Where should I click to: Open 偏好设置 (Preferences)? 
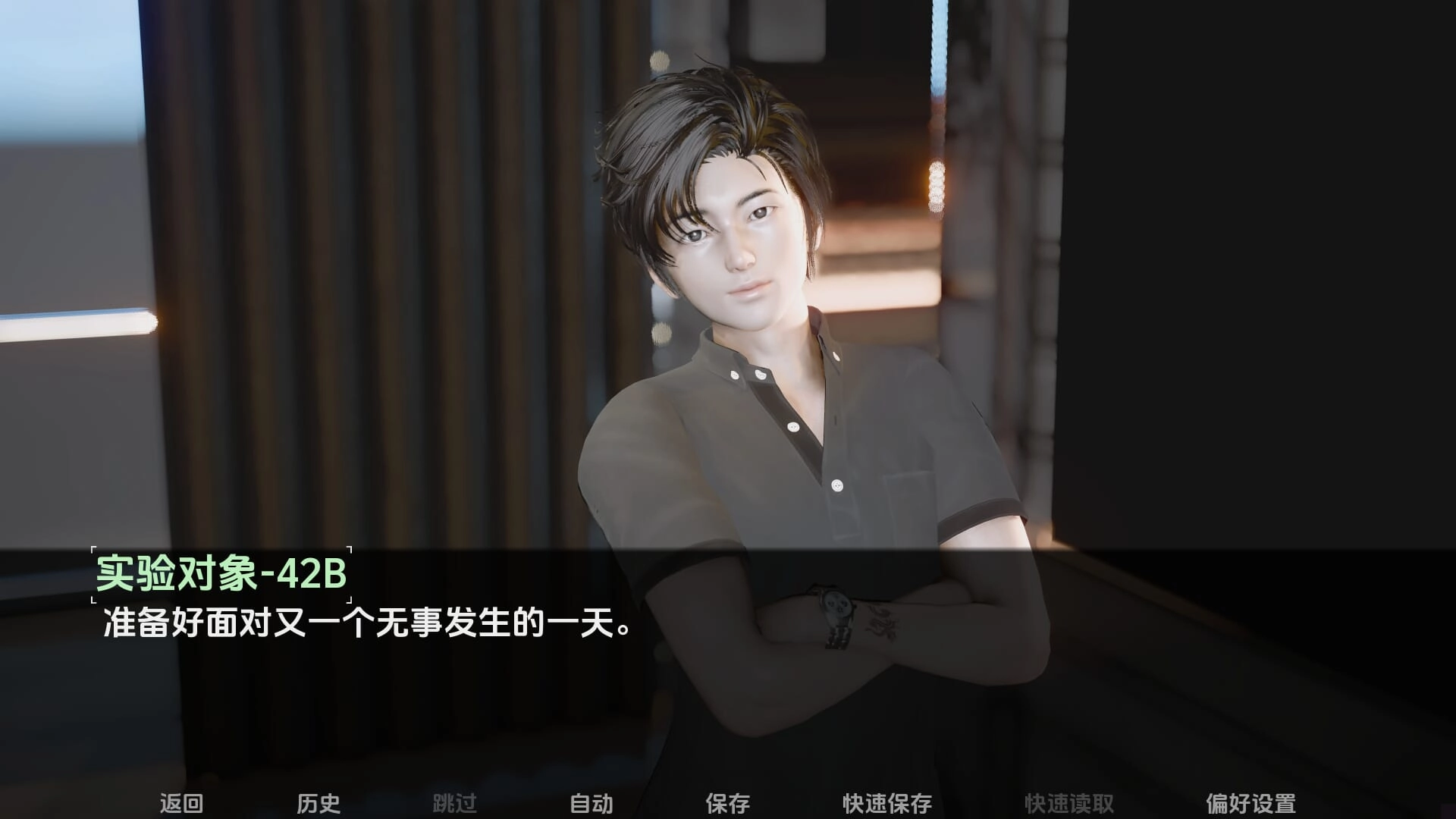coord(1250,803)
